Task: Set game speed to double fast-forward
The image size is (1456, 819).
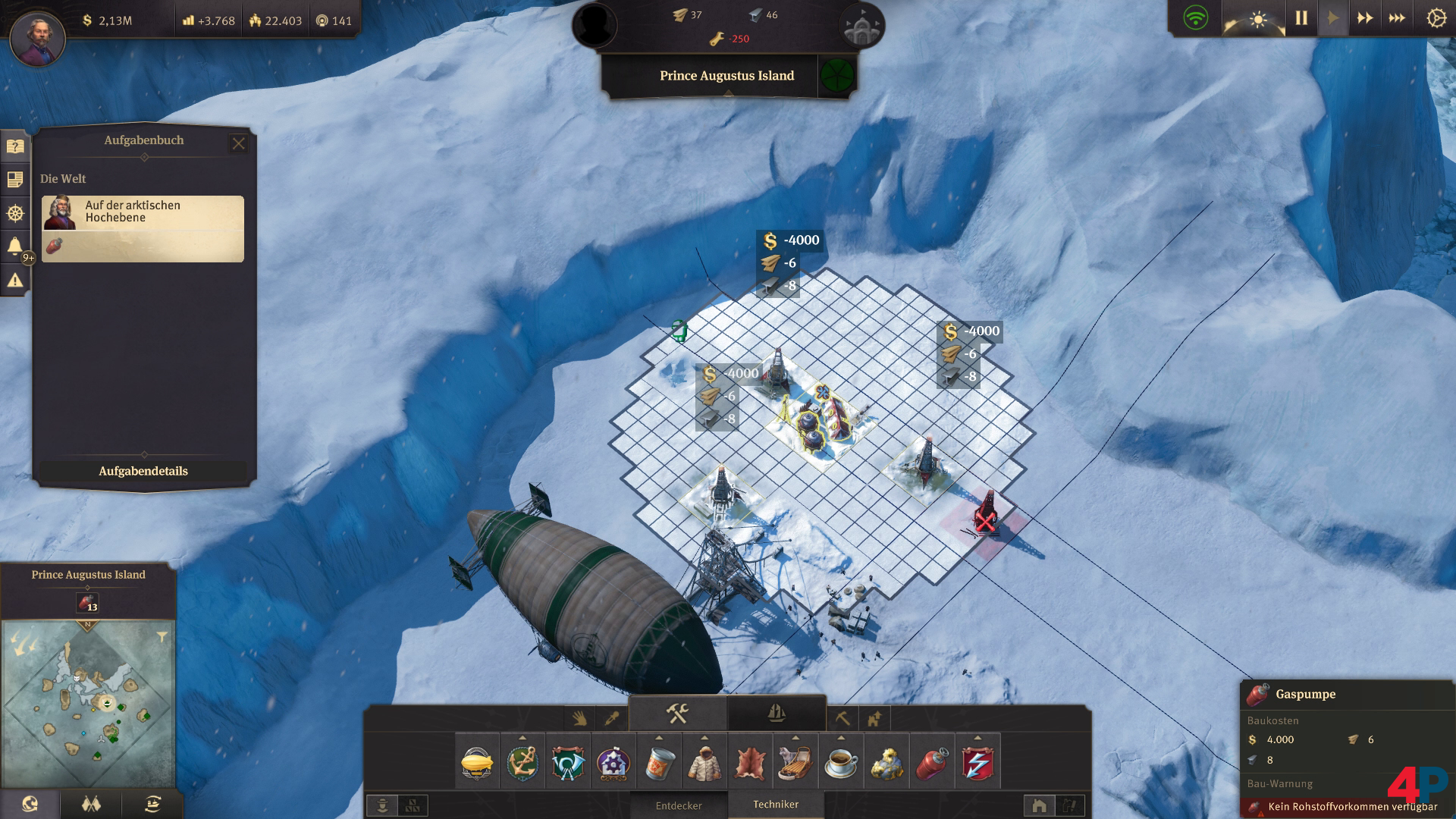Action: coord(1364,18)
